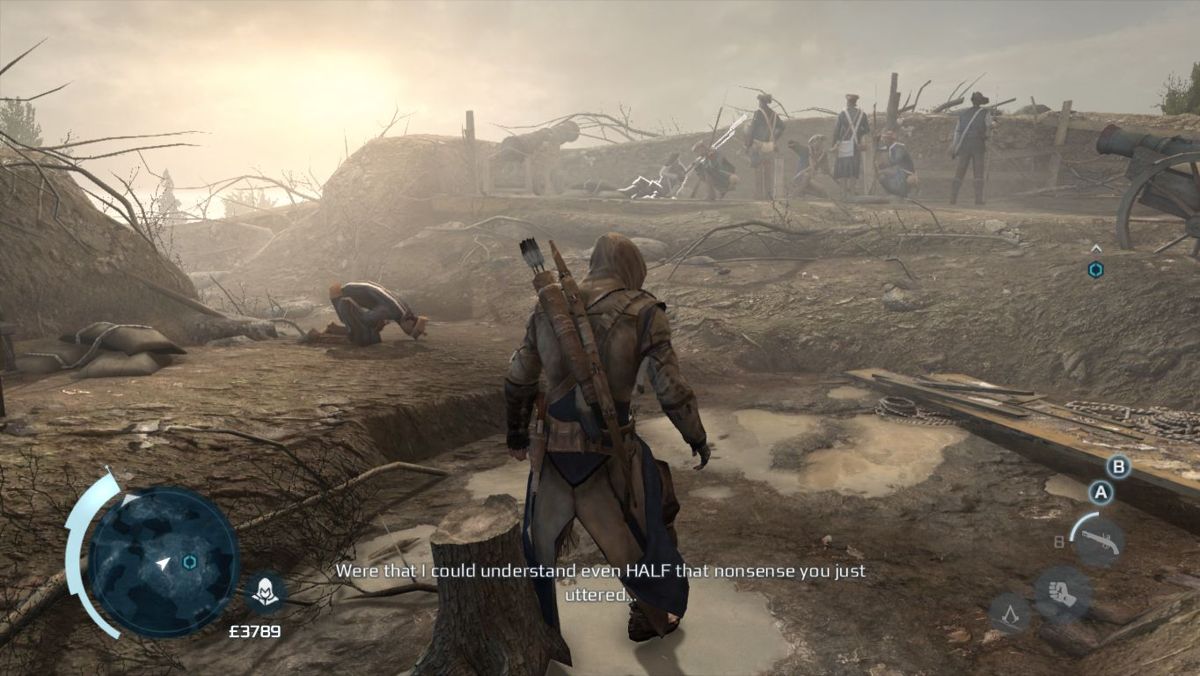
Task: Click the hooded assassin recruit icon
Action: pos(265,592)
